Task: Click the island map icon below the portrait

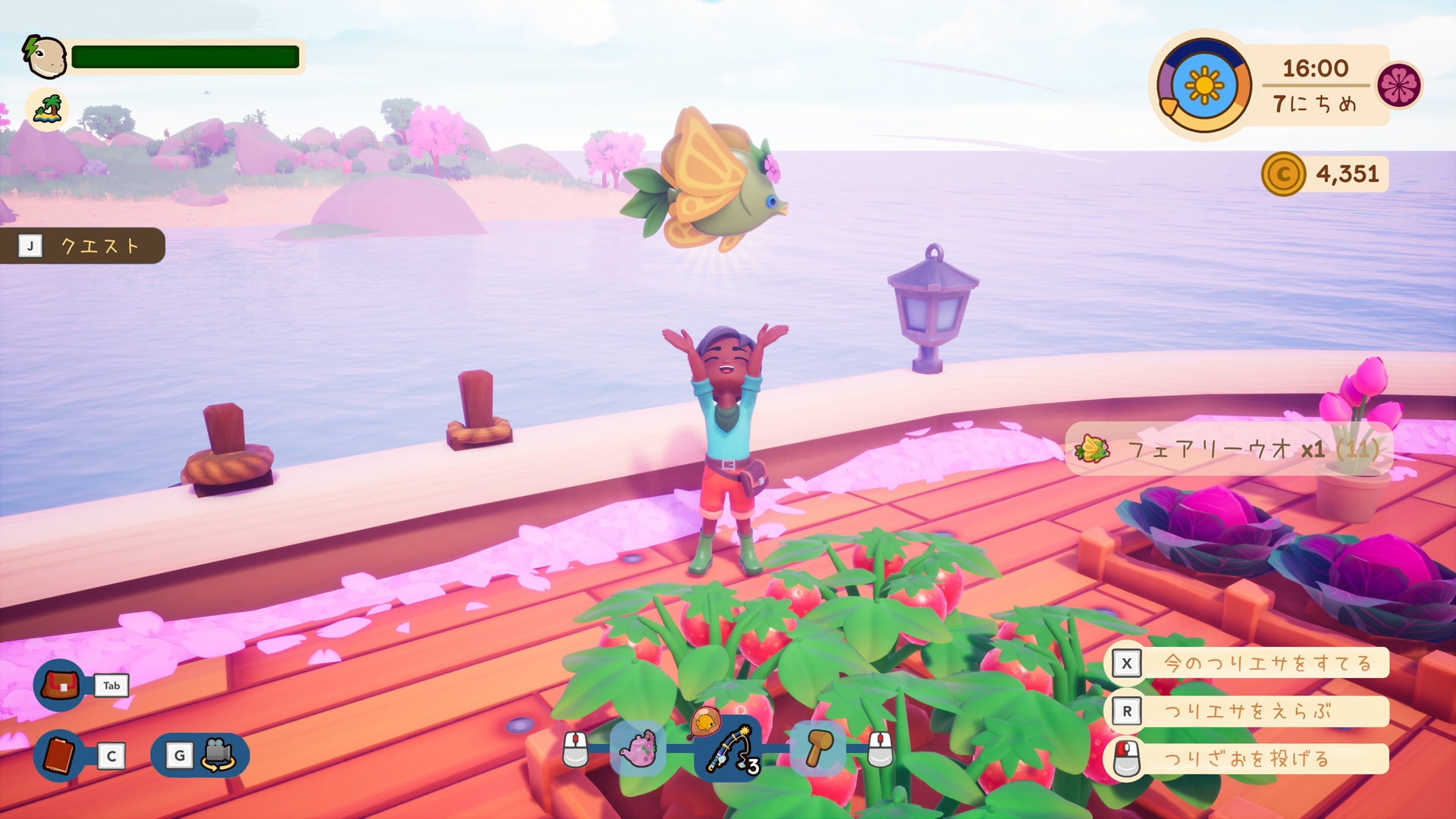Action: (x=46, y=109)
